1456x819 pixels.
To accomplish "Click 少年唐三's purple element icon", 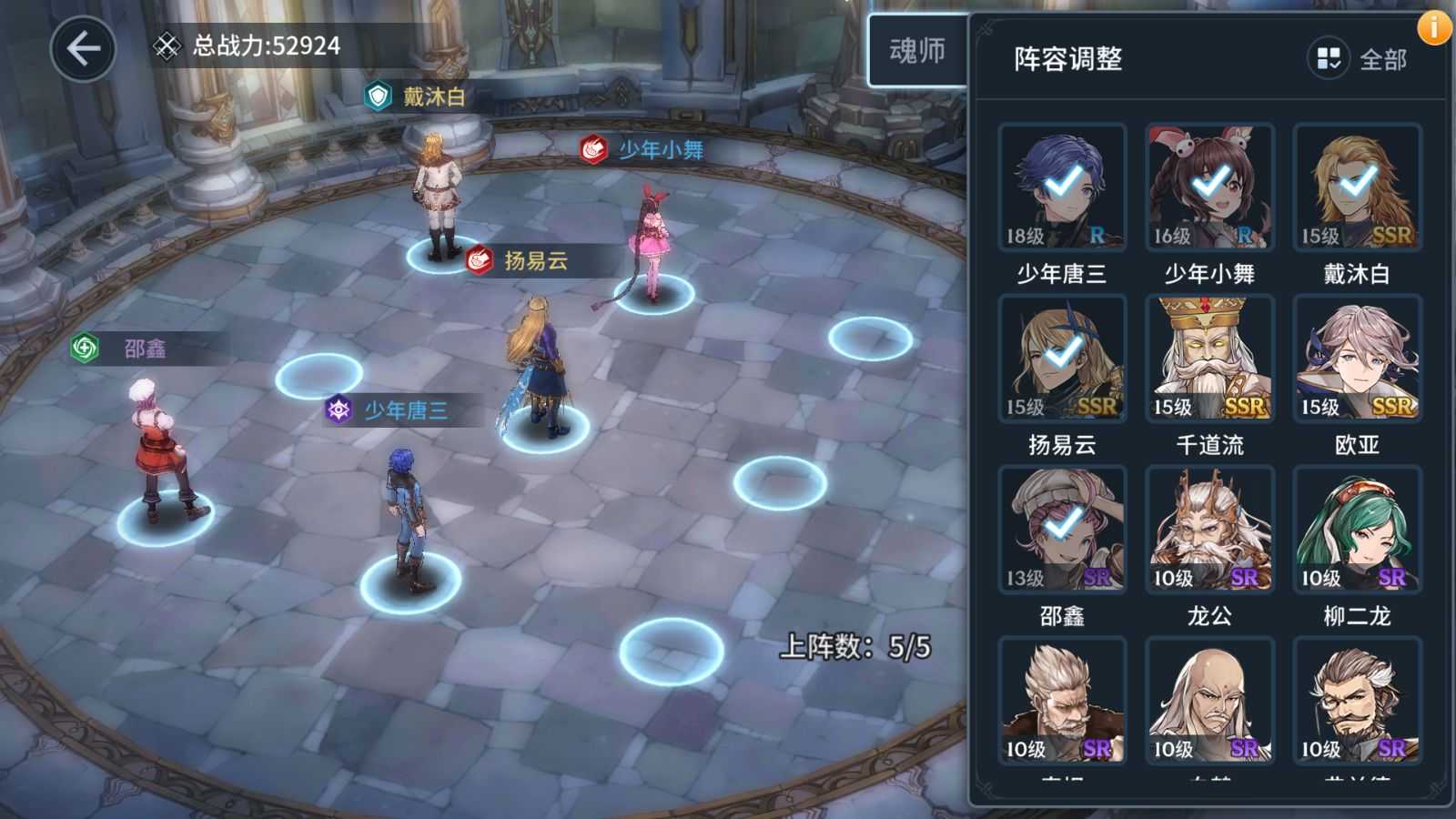I will (338, 409).
